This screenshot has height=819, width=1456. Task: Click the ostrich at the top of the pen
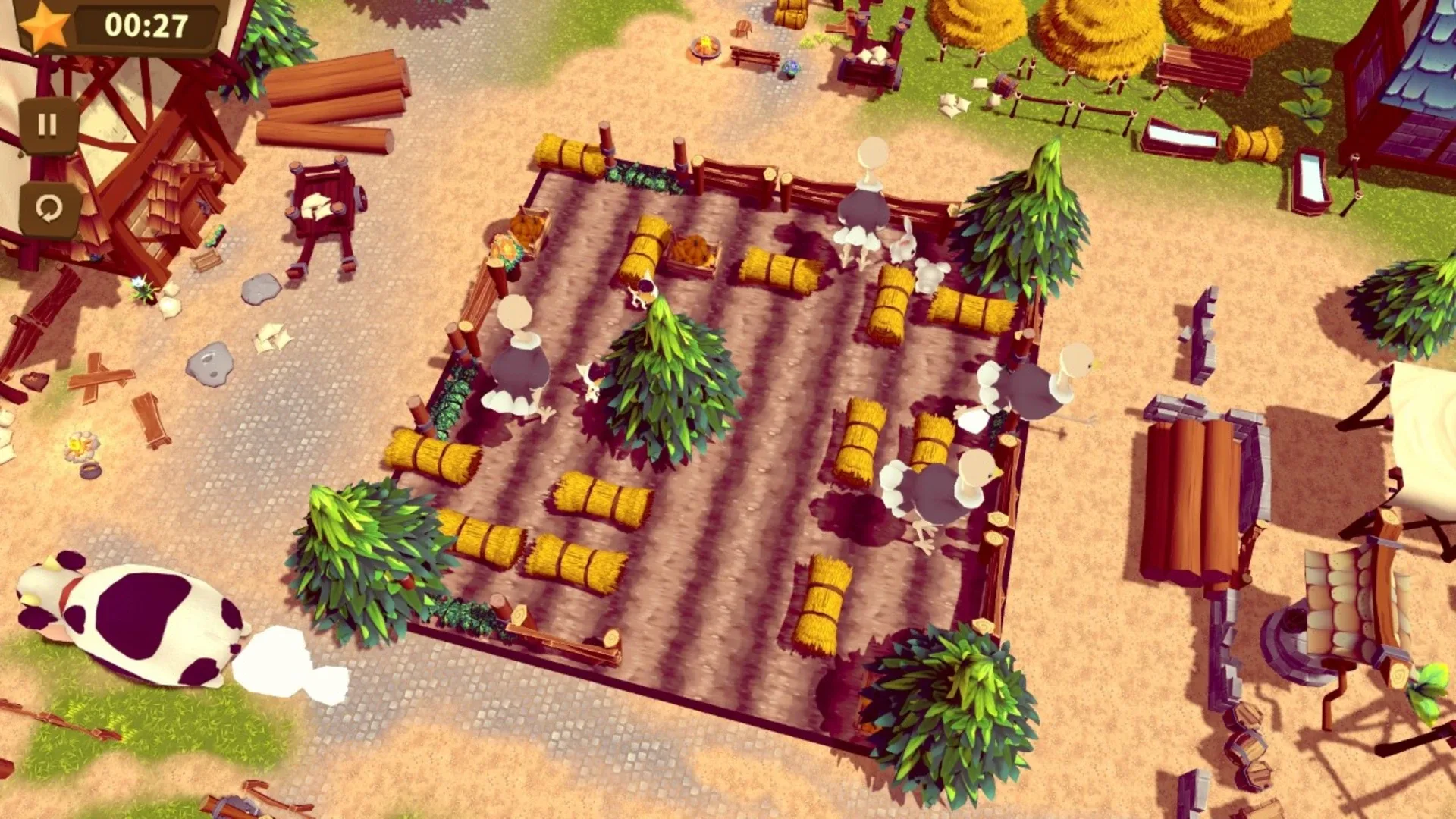tap(864, 205)
